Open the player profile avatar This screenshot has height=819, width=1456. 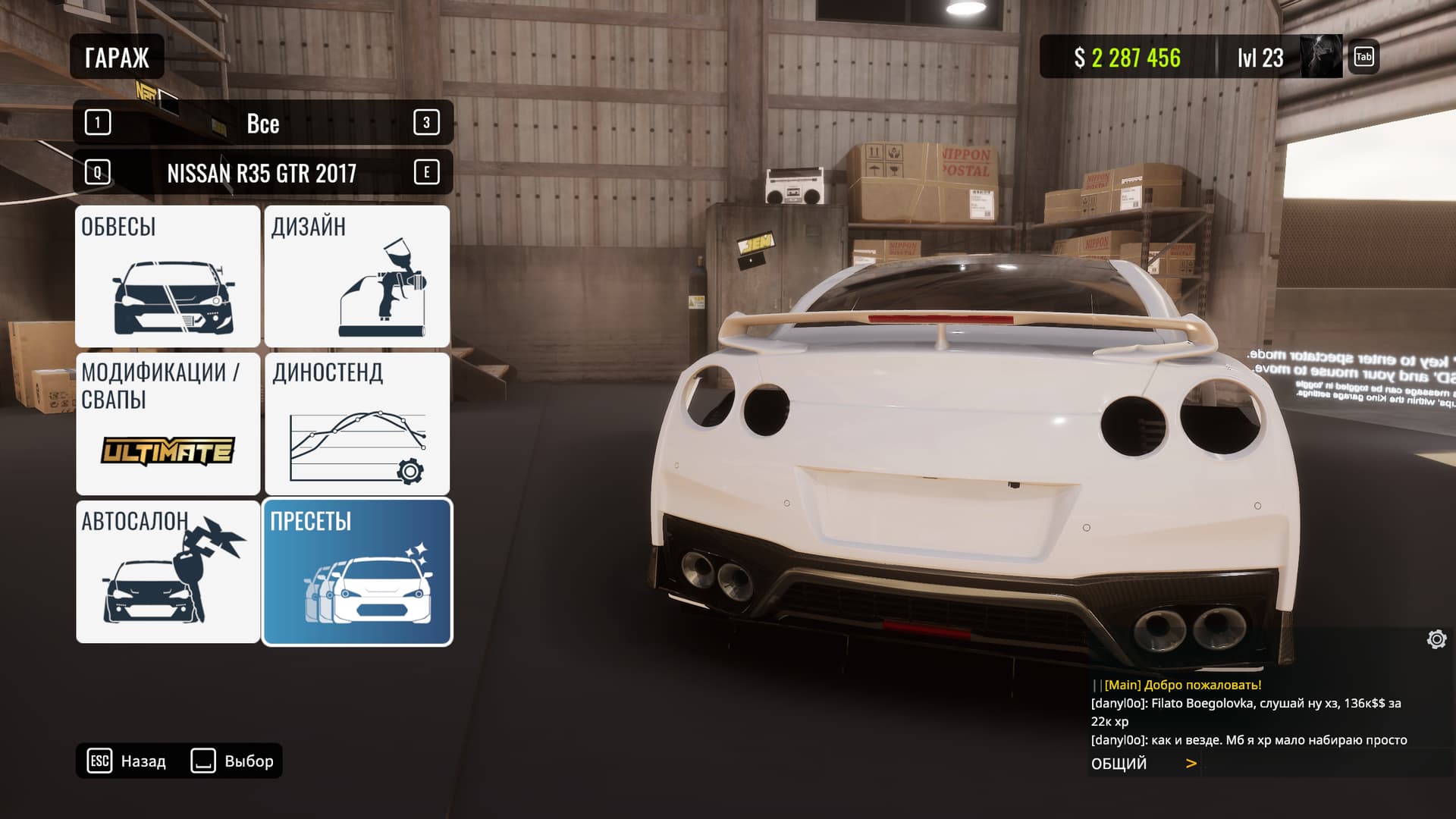(x=1321, y=57)
